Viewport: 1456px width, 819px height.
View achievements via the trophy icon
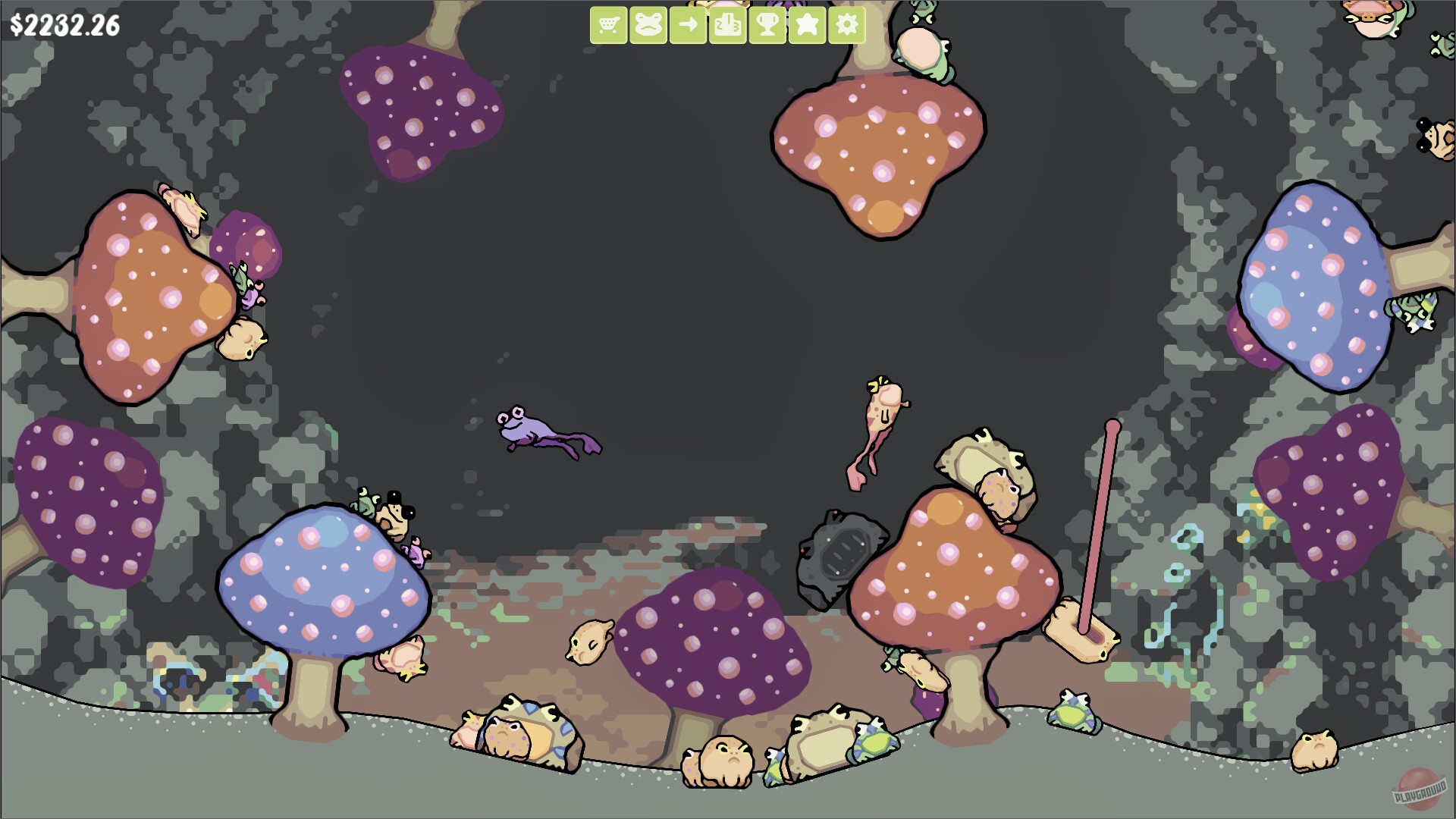point(768,25)
